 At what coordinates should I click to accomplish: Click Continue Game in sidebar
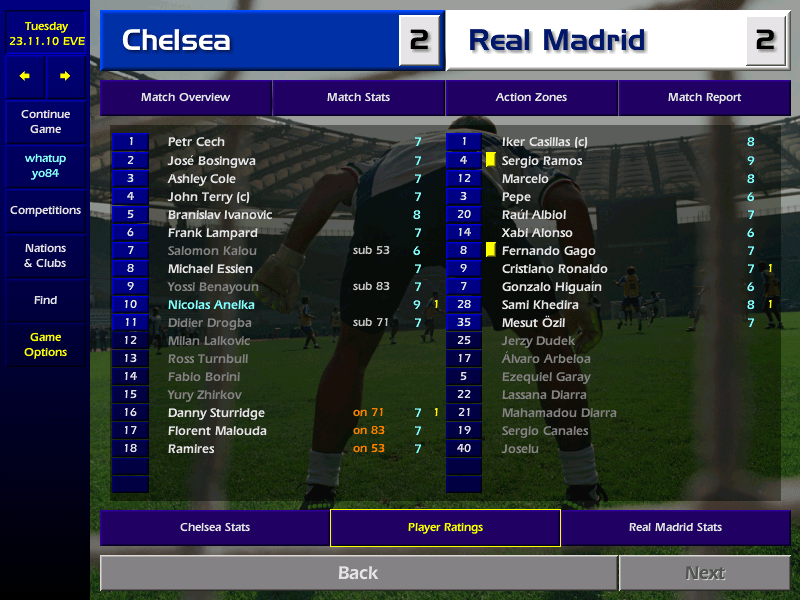click(45, 122)
